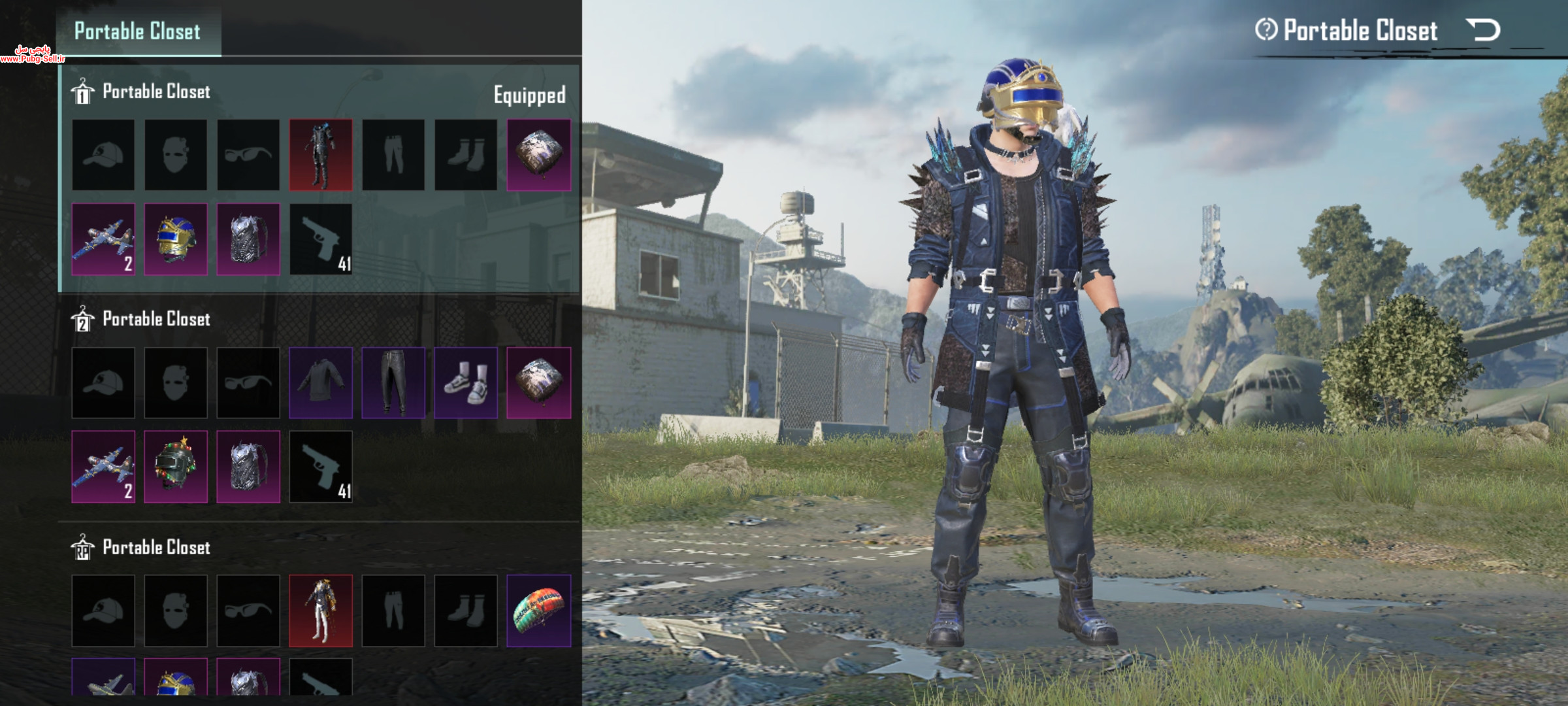
Task: Open the pistol slot in closet 1
Action: (321, 239)
